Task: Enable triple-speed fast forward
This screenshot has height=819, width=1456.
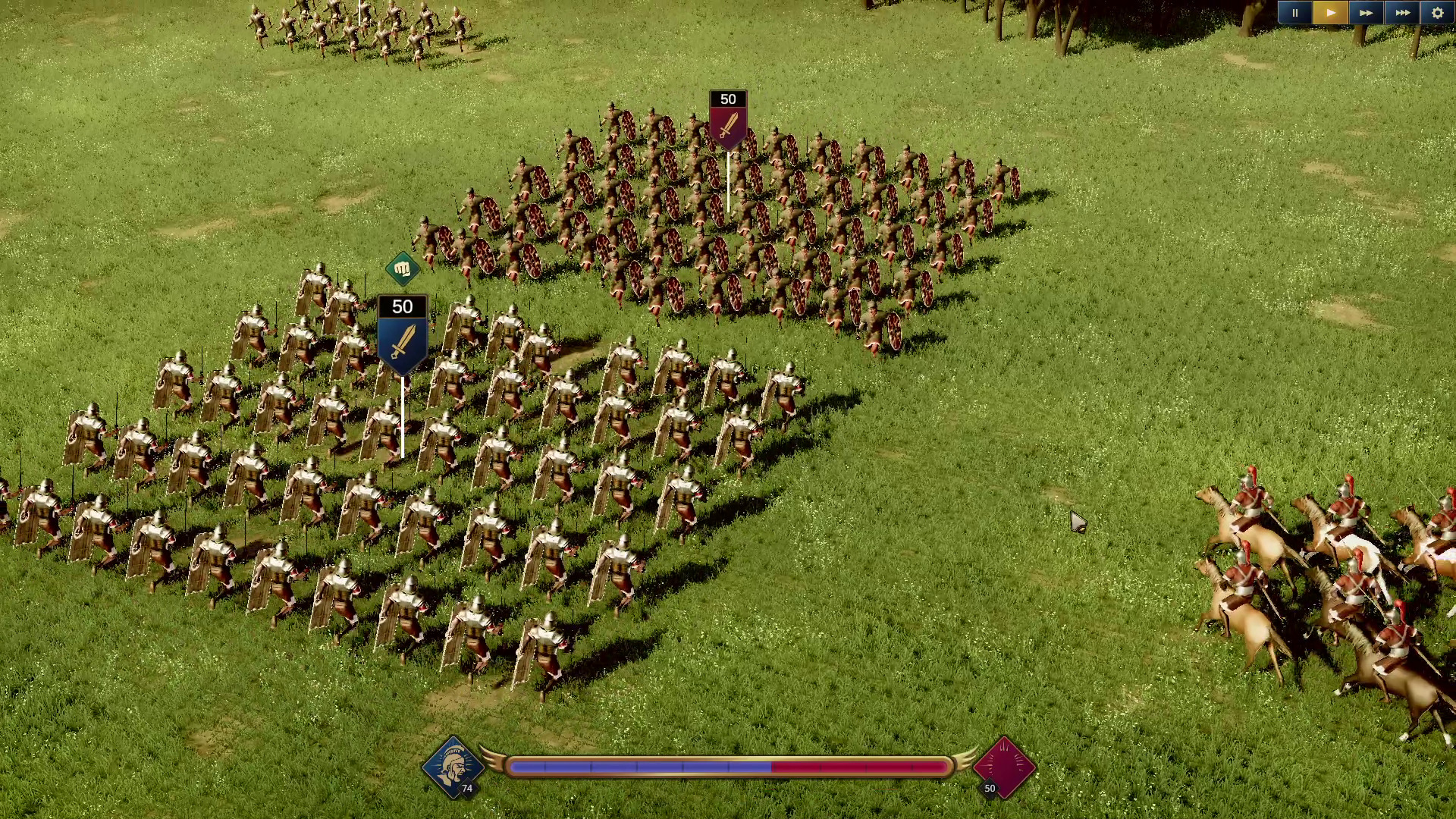Action: point(1401,13)
